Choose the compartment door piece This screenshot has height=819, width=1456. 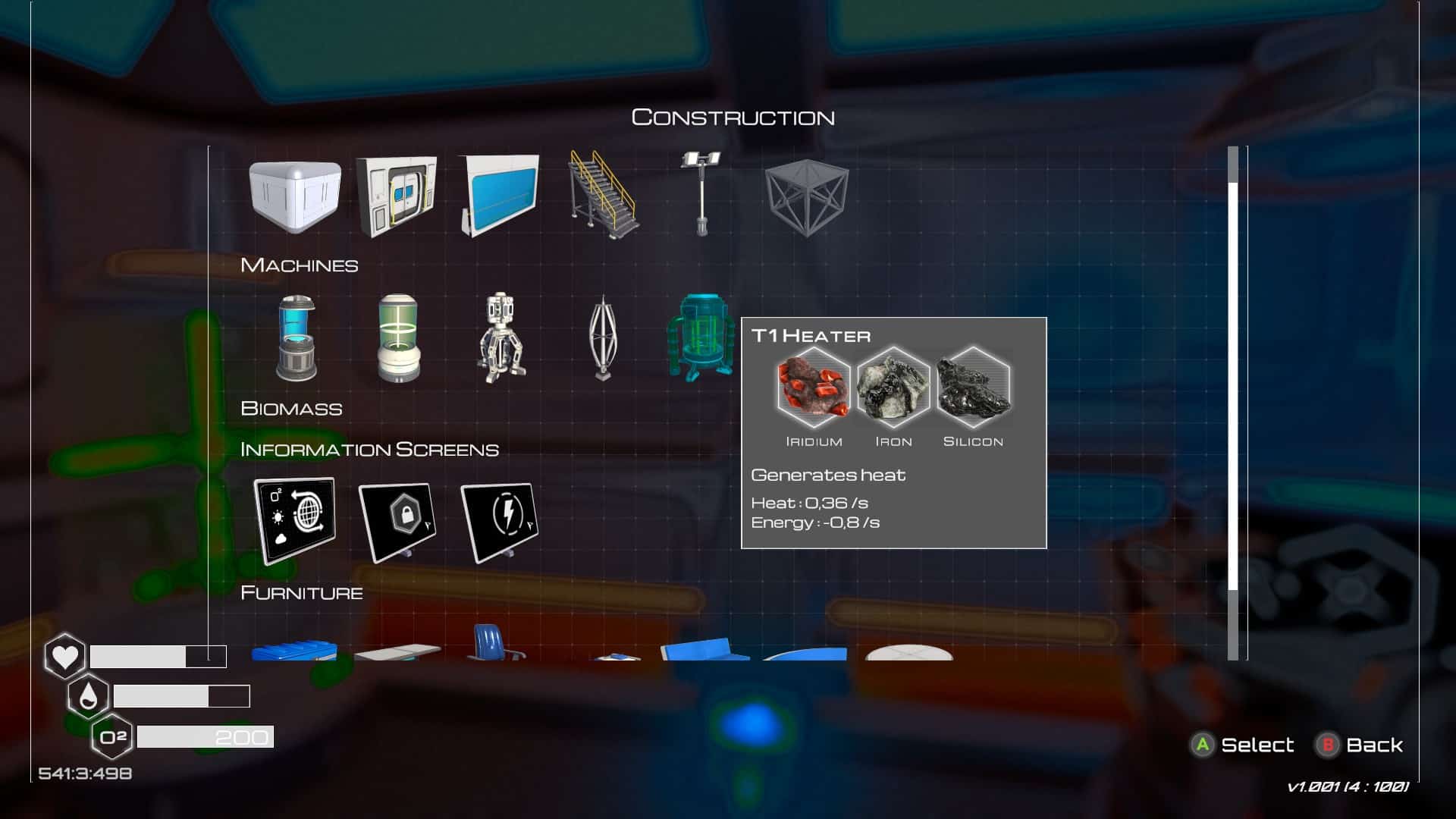(x=397, y=196)
